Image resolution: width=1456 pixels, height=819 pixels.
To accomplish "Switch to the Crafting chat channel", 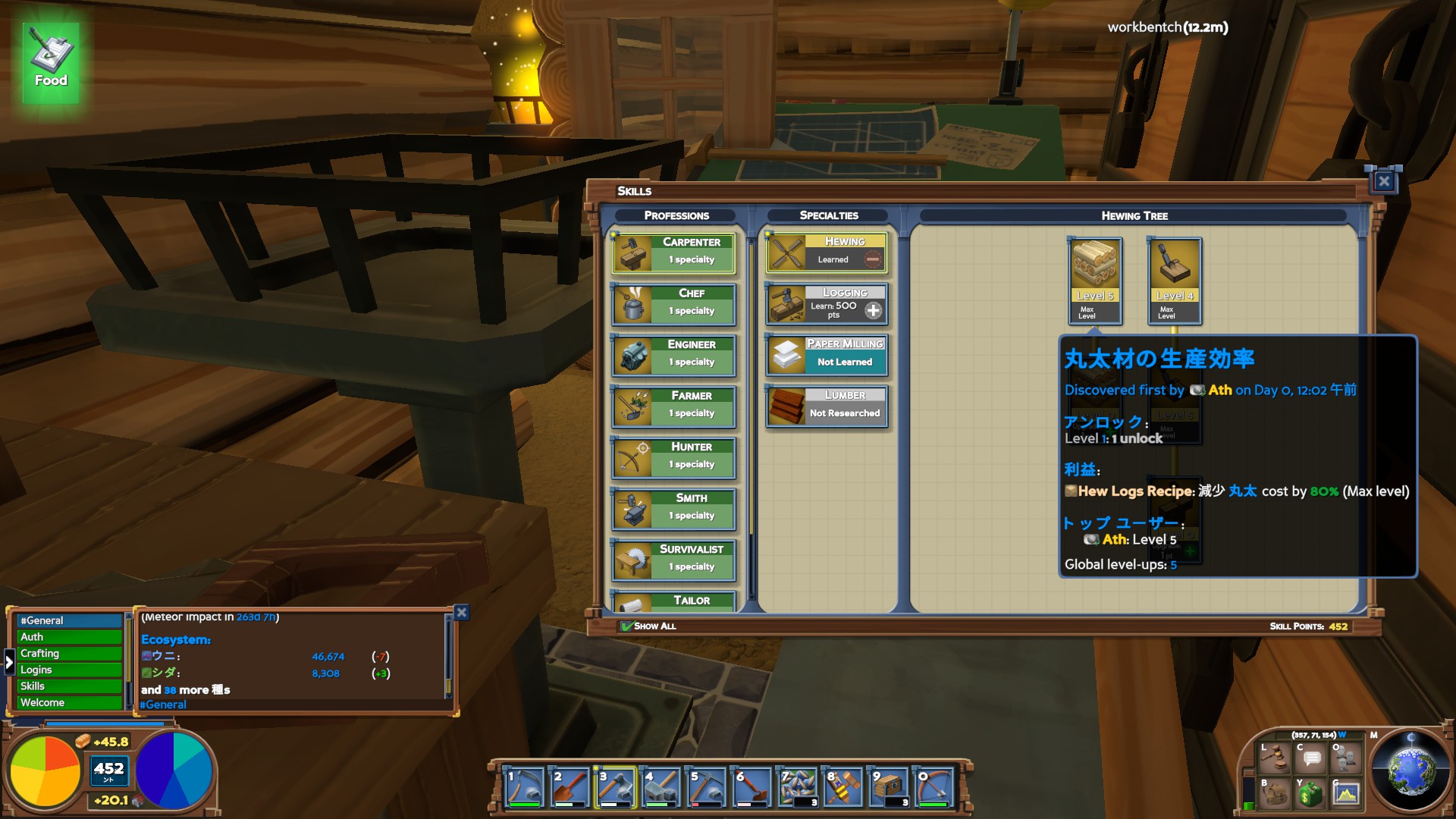I will pyautogui.click(x=69, y=654).
